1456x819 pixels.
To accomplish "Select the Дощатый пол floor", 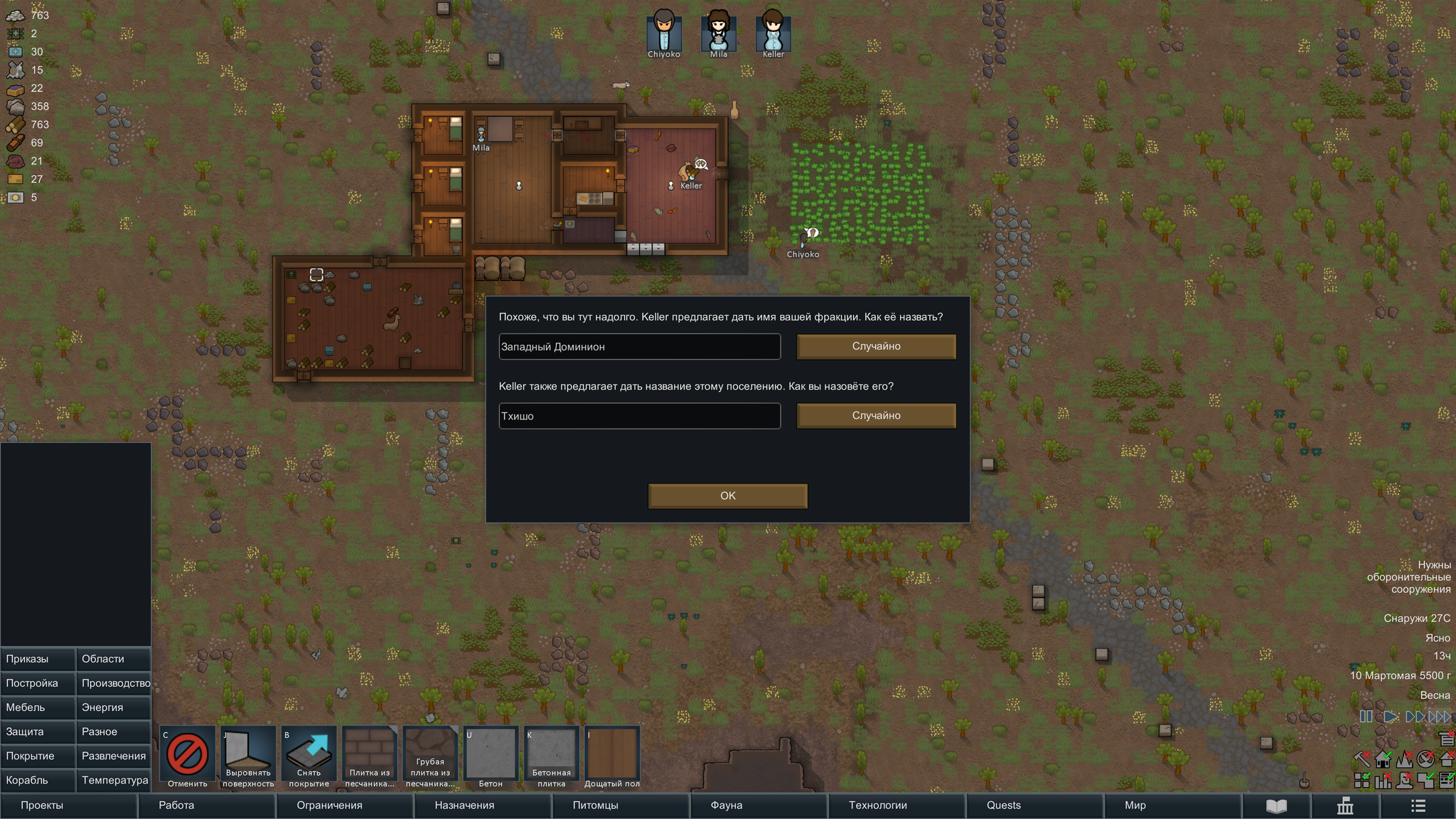I will pyautogui.click(x=612, y=756).
